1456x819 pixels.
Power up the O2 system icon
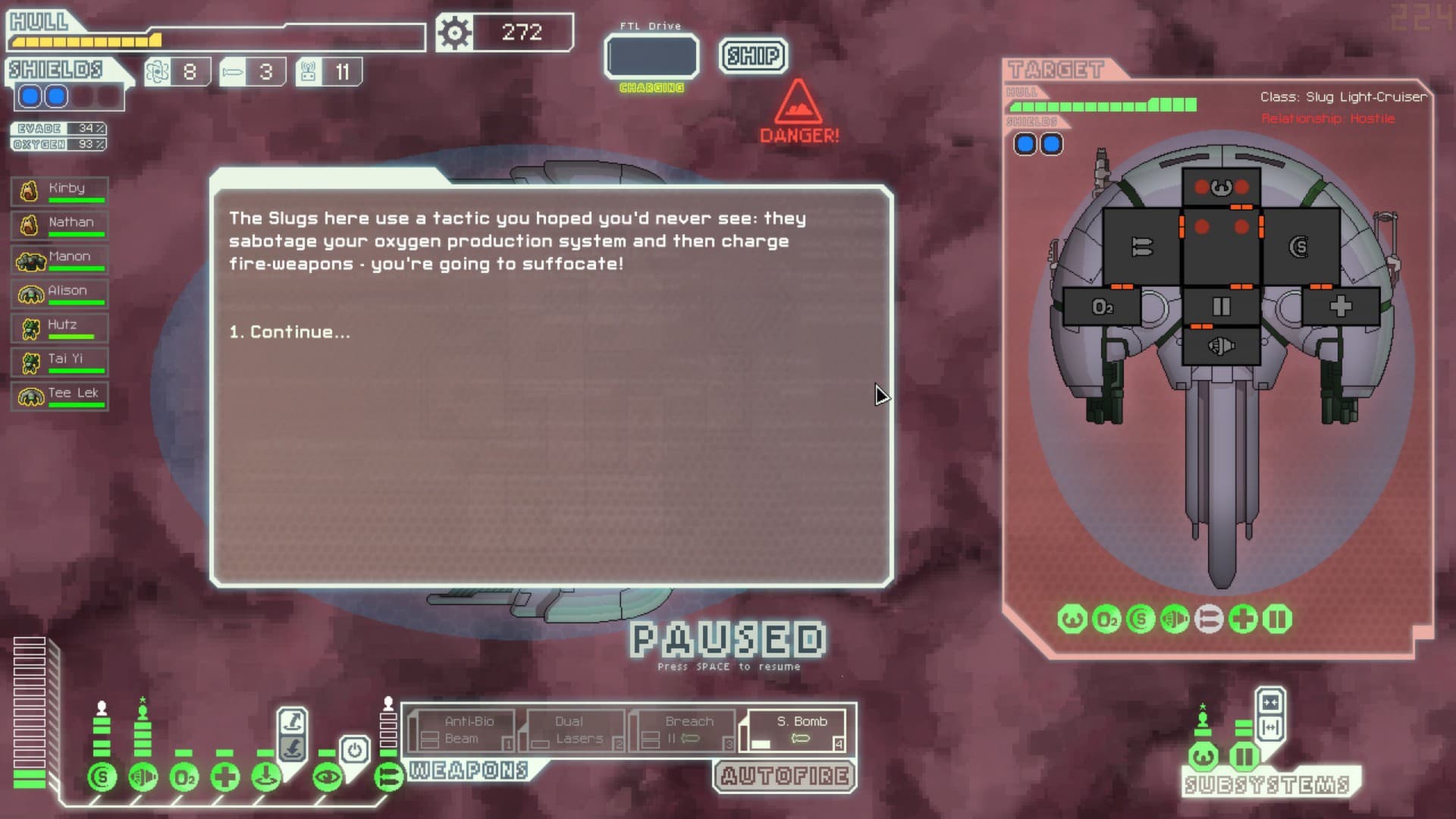tap(184, 776)
